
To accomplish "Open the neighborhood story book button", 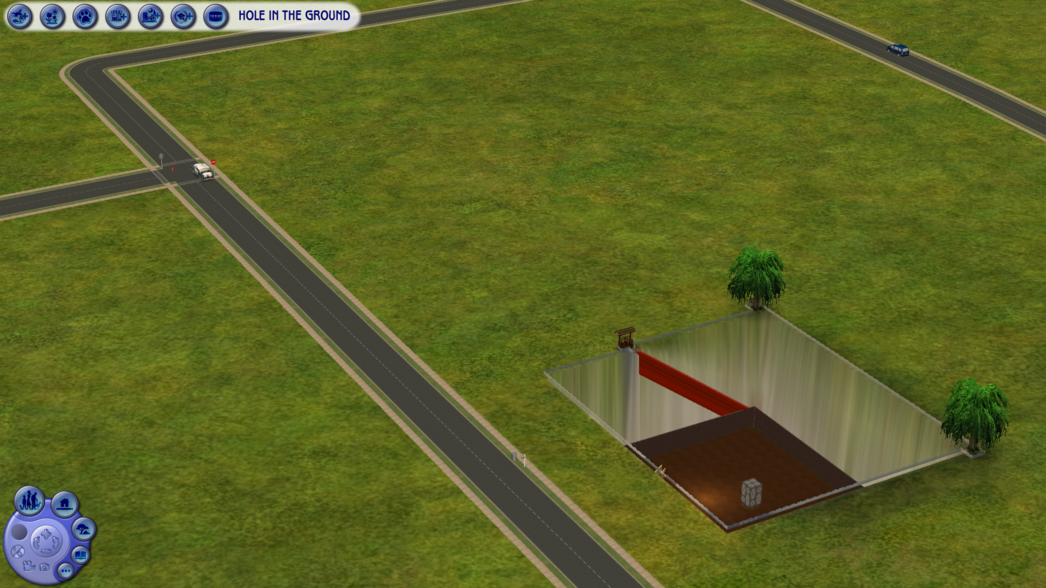I will point(81,555).
